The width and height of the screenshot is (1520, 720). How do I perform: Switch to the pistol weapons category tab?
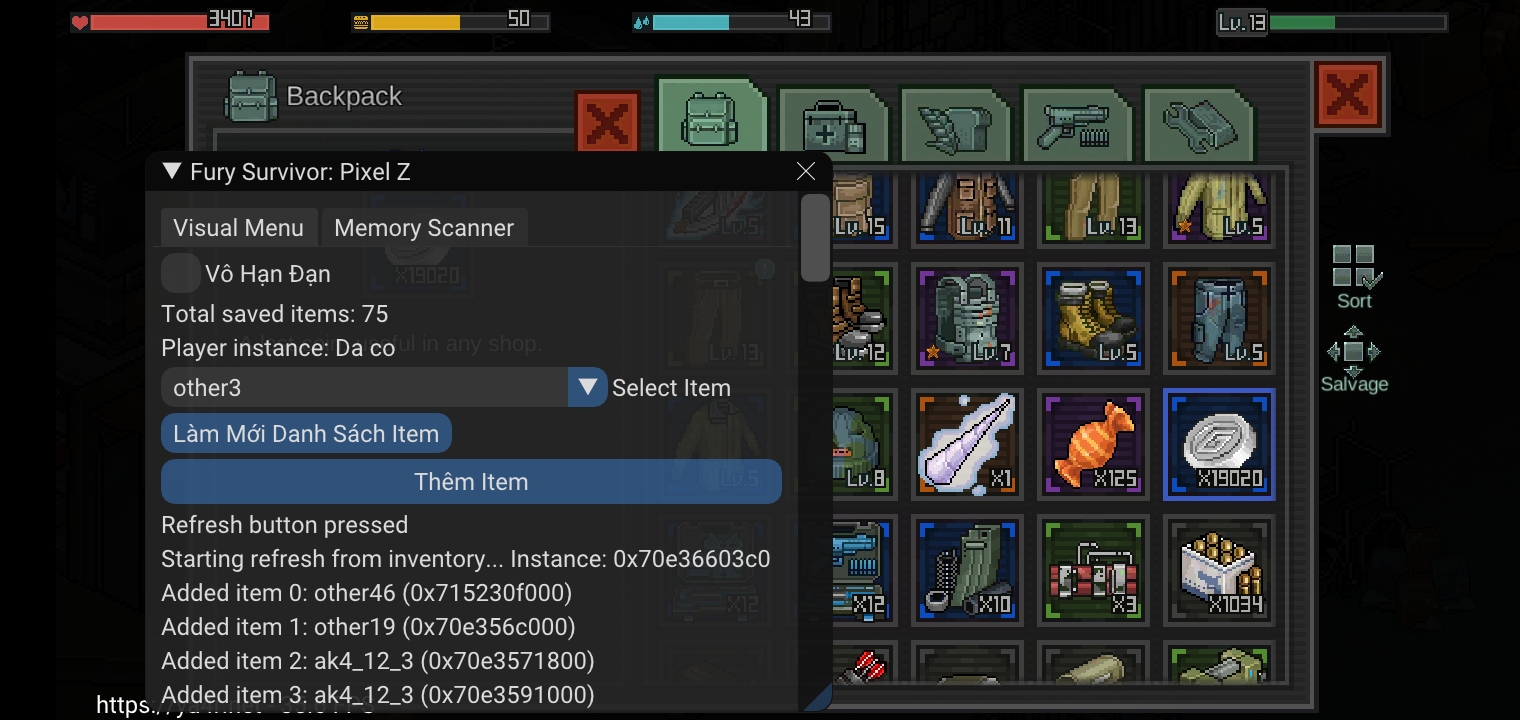pos(1078,122)
